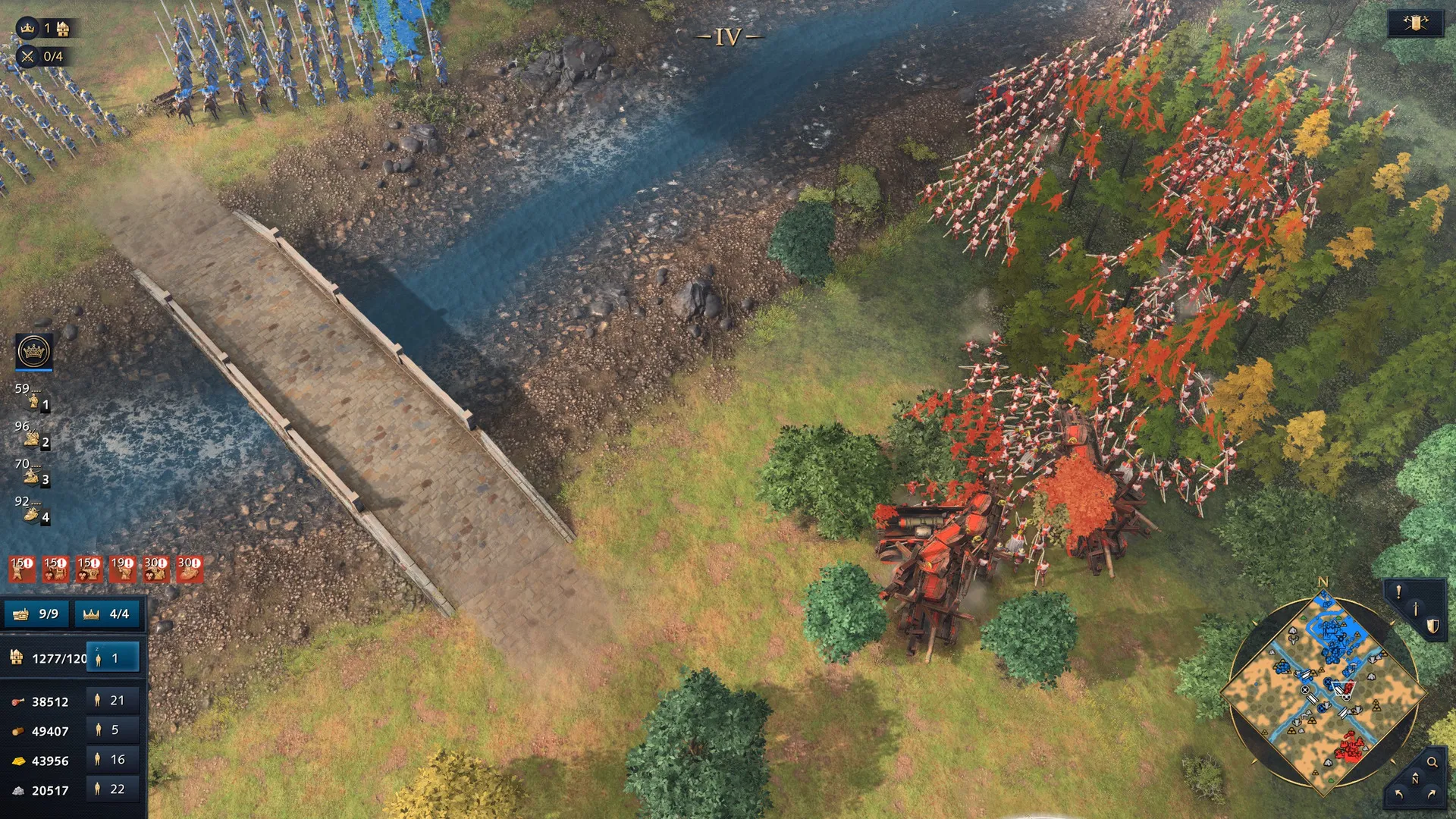Select the 22 stone villagers
Screen dimensions: 1456x819
[x=112, y=789]
